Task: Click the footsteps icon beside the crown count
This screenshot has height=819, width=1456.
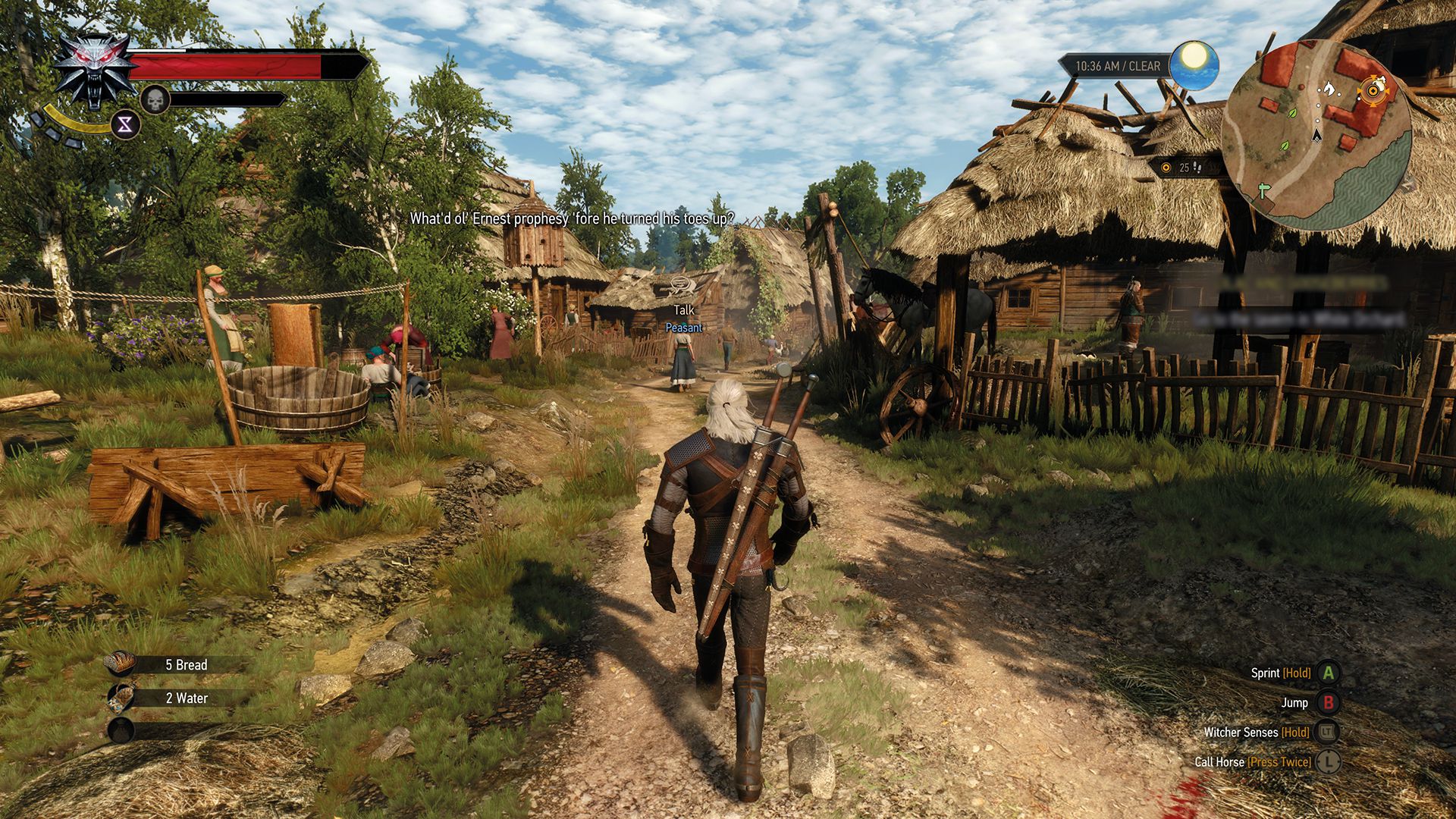Action: coord(1198,165)
